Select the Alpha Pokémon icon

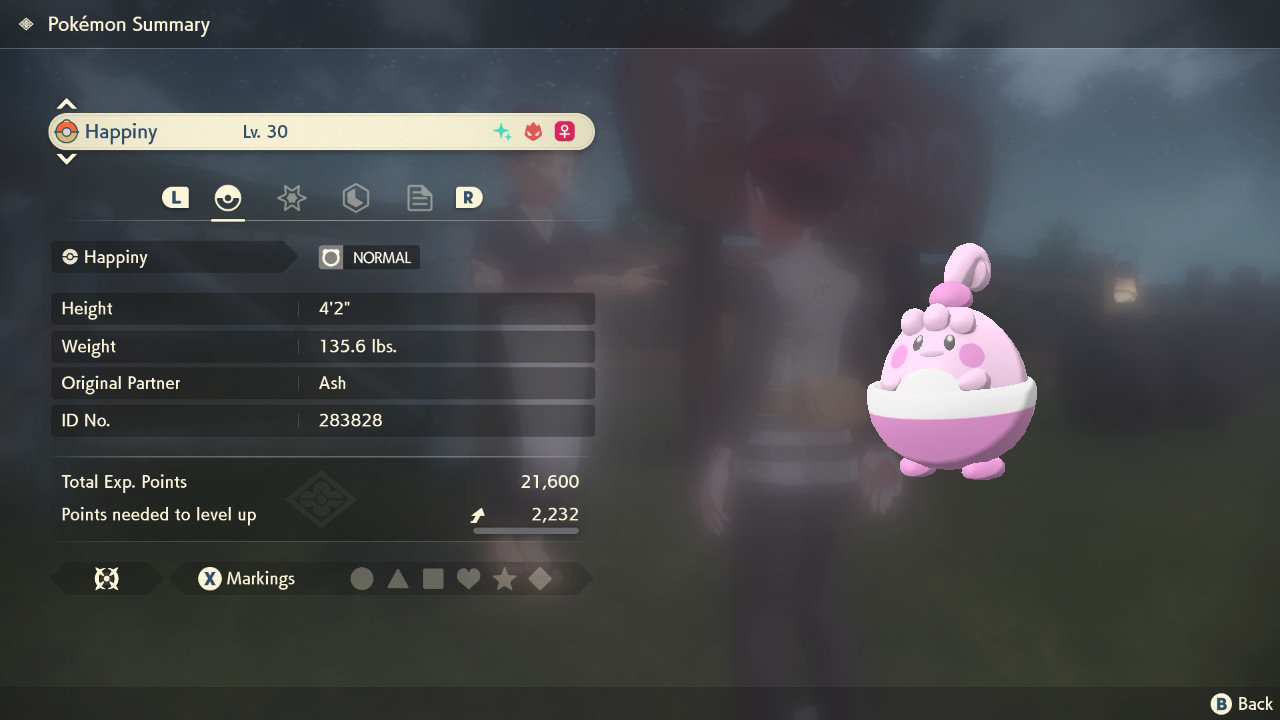click(531, 131)
